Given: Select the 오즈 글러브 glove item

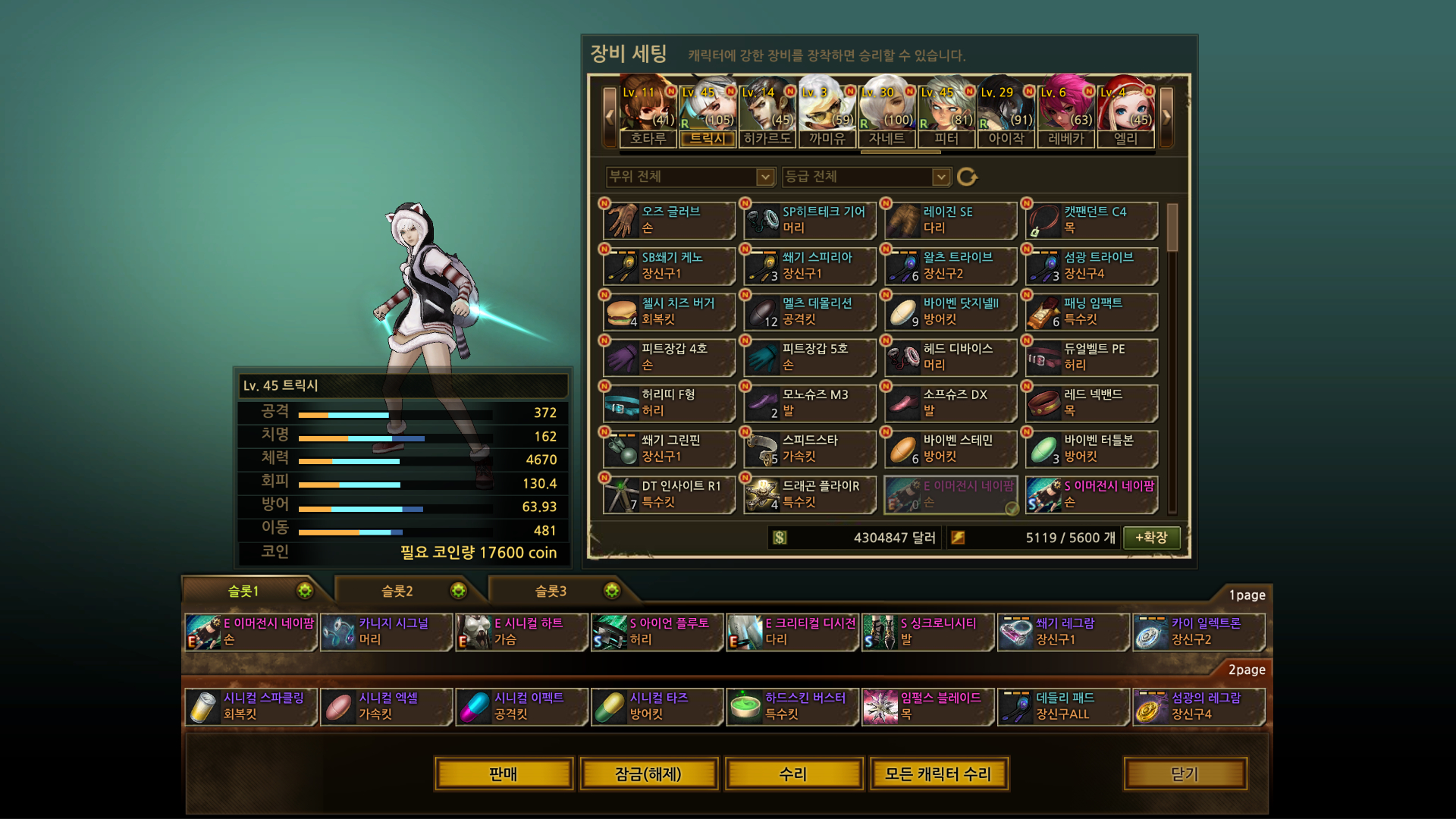Looking at the screenshot, I should click(670, 220).
